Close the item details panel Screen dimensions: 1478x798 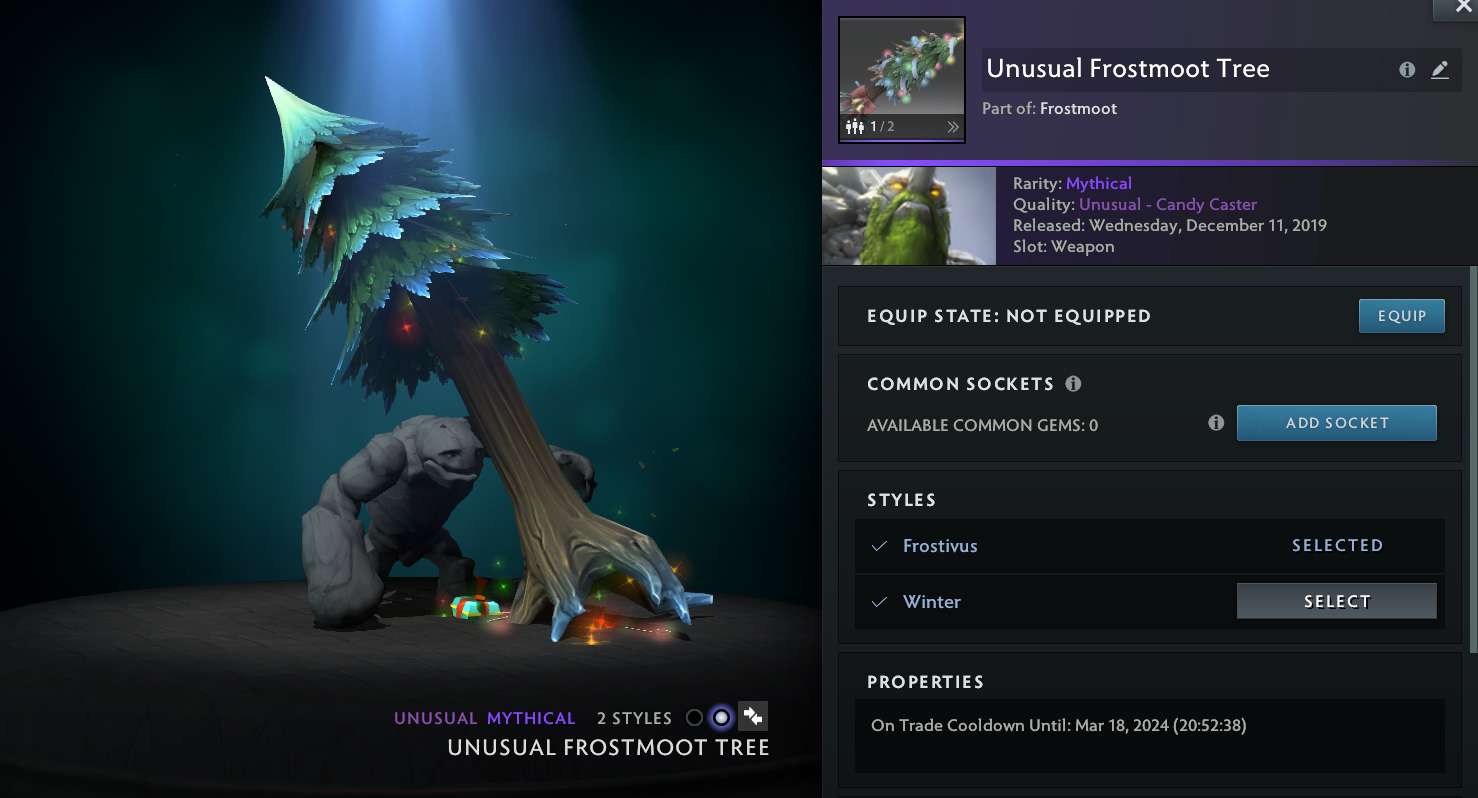[1456, 8]
